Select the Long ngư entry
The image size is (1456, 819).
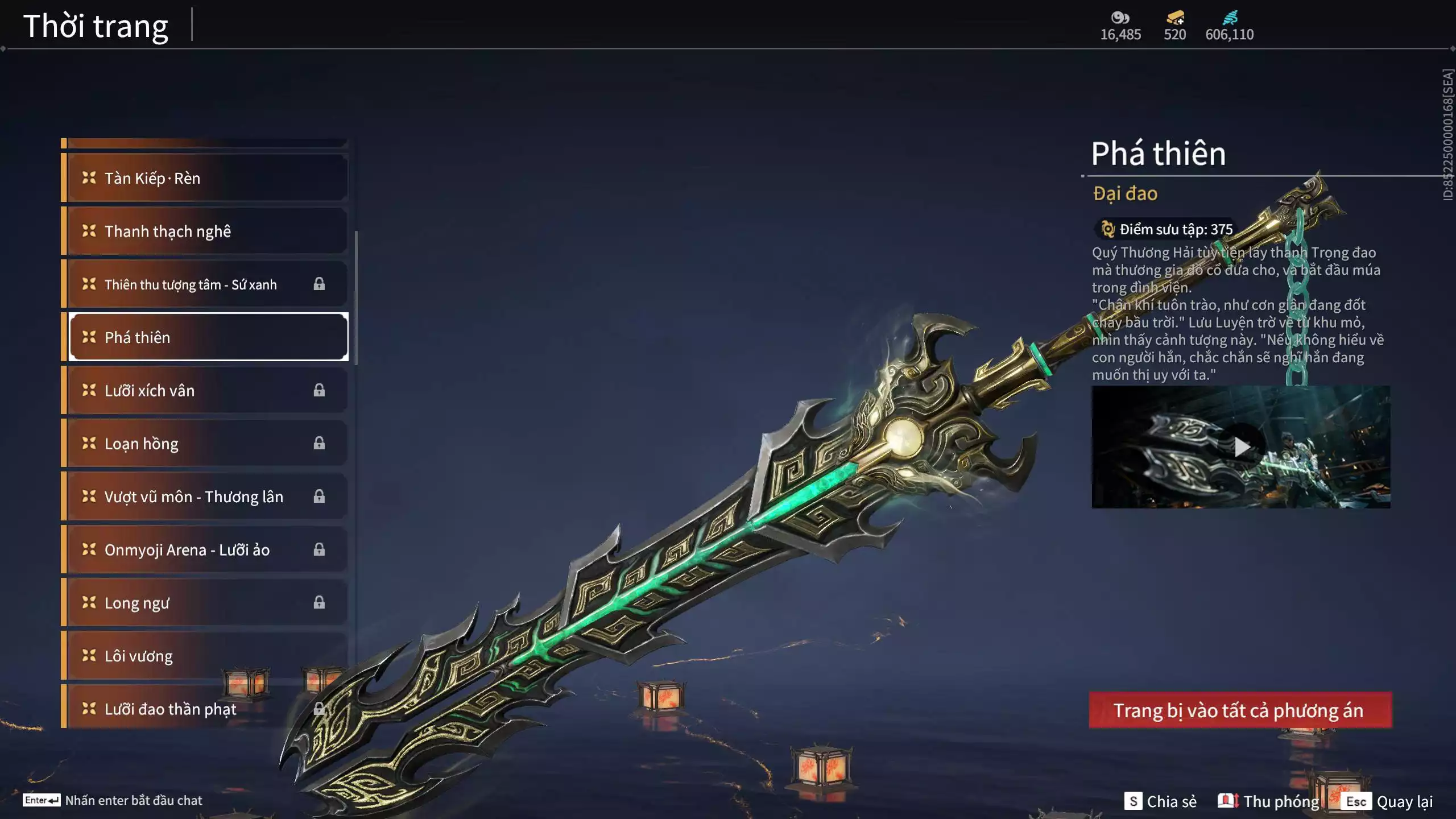click(x=205, y=602)
